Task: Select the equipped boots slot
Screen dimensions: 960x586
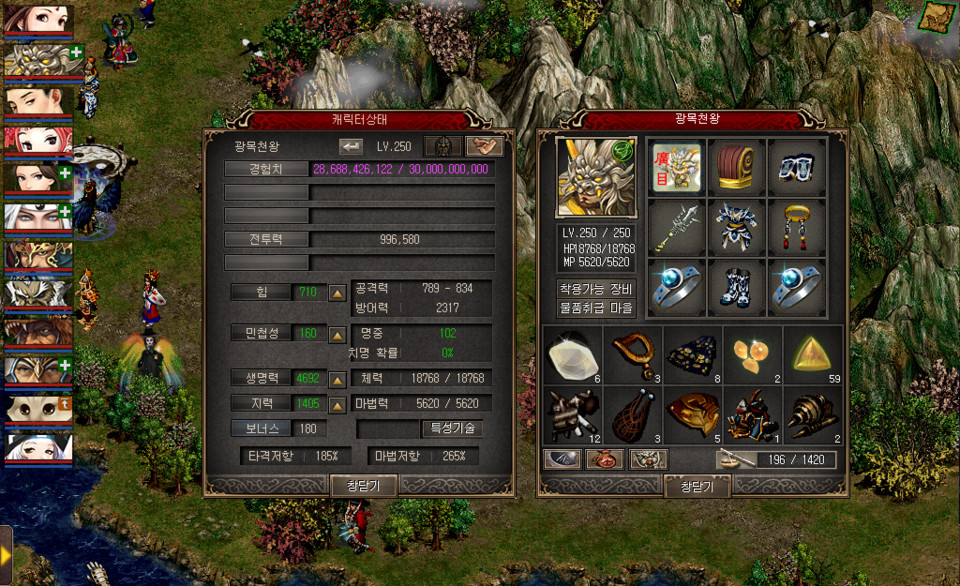Action: pyautogui.click(x=736, y=288)
